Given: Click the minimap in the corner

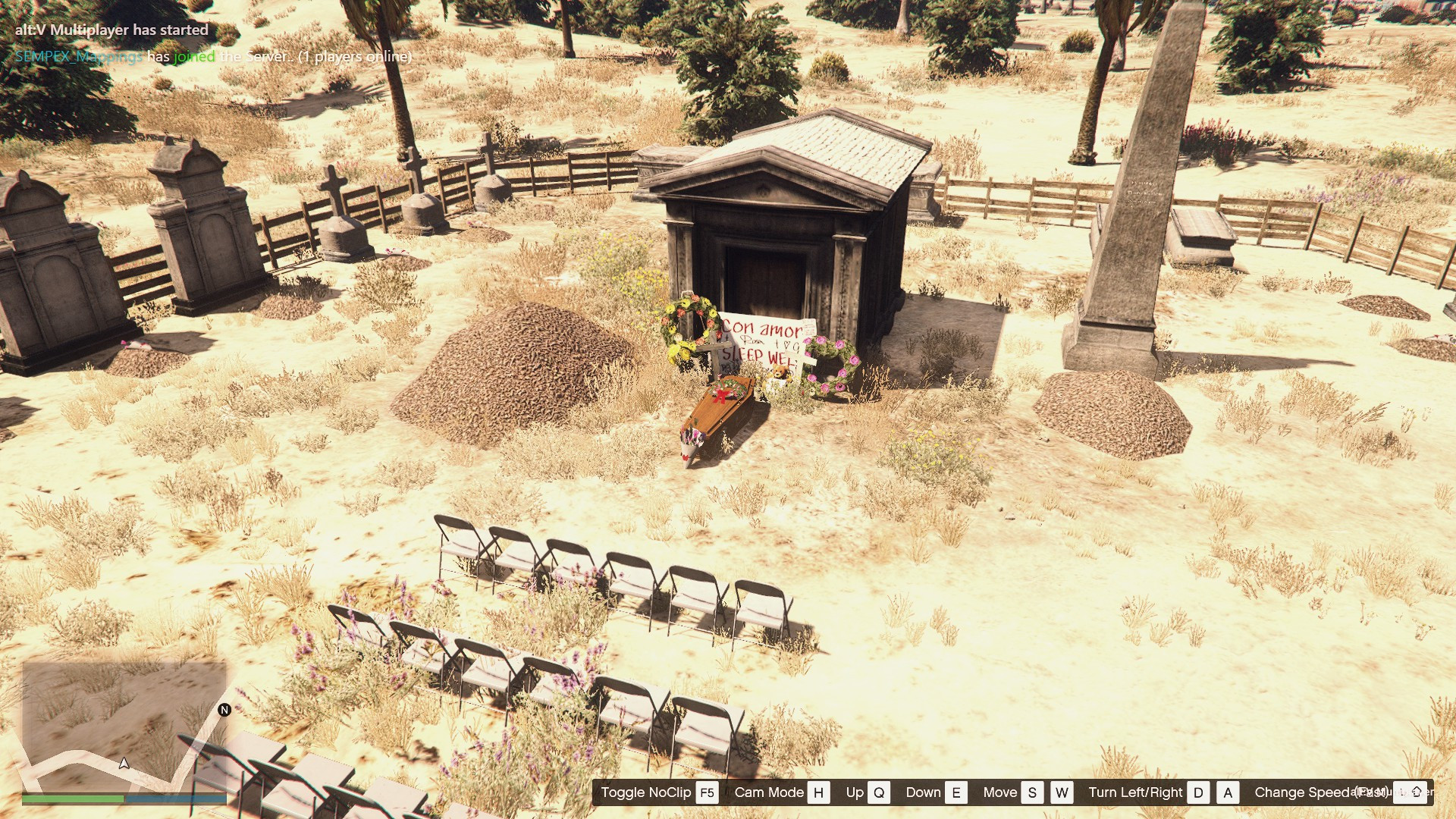Looking at the screenshot, I should pos(124,726).
